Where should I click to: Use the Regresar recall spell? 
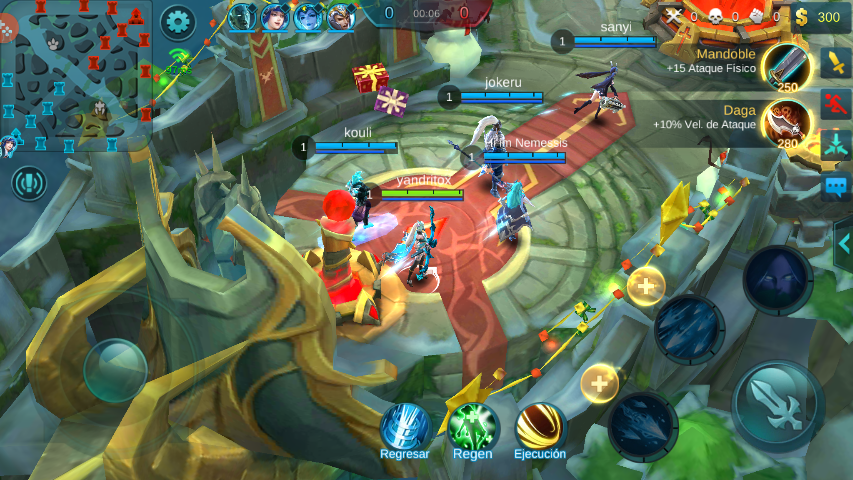(405, 428)
